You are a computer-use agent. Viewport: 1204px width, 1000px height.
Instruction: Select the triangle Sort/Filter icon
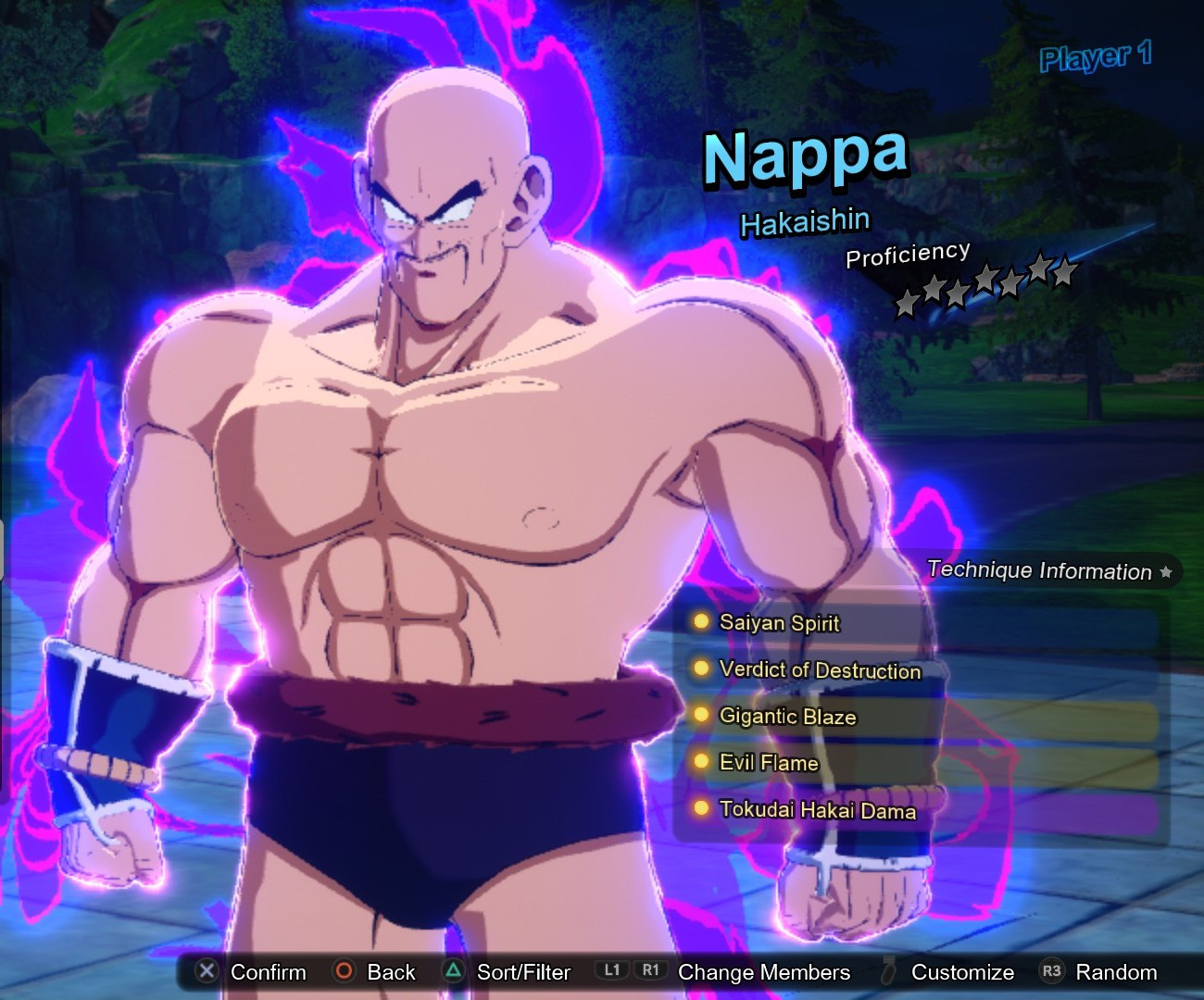[x=453, y=972]
